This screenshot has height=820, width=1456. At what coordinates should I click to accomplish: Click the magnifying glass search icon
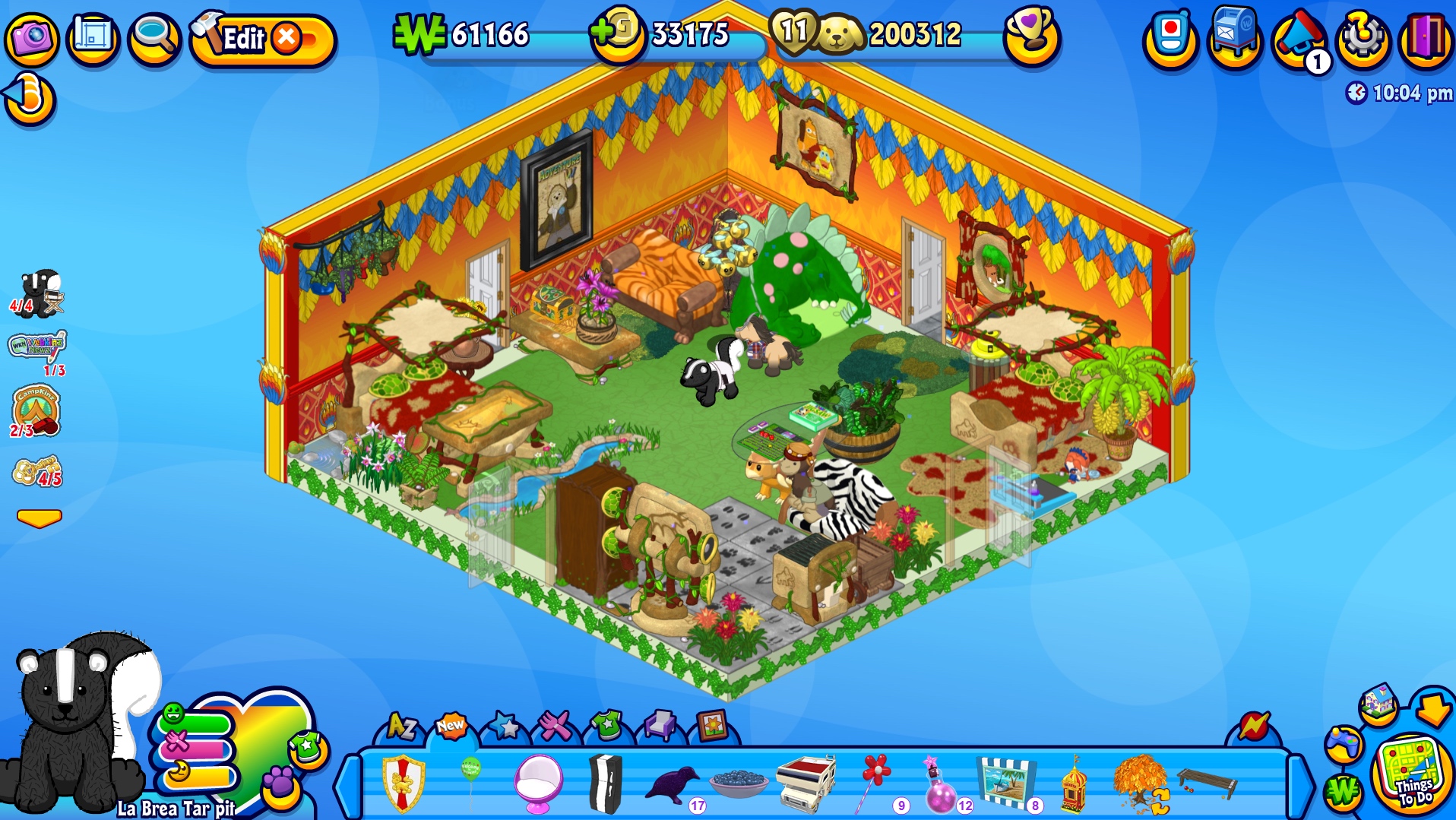point(154,37)
